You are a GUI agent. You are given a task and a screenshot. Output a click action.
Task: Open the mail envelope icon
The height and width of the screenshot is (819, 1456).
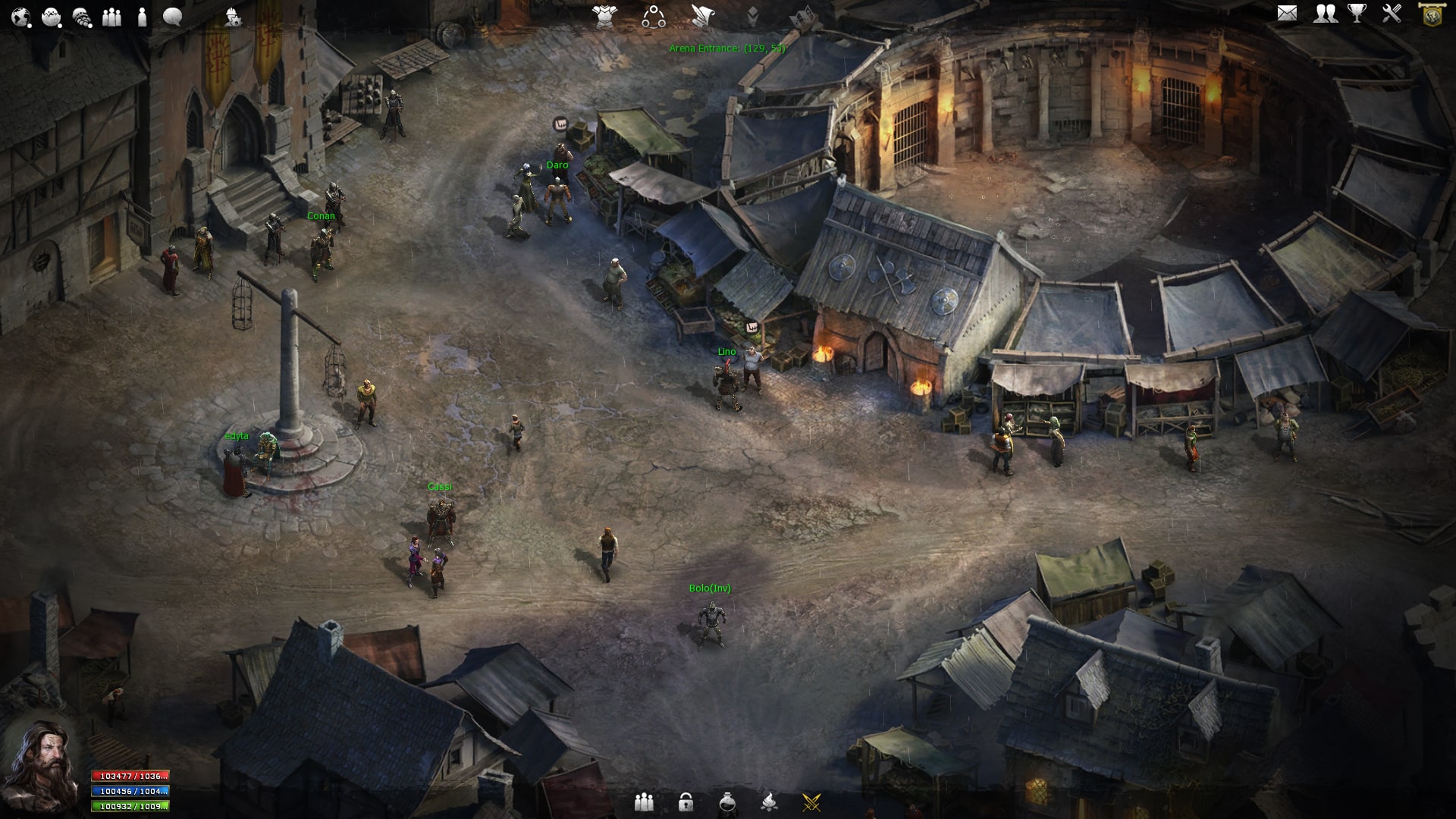tap(1287, 14)
